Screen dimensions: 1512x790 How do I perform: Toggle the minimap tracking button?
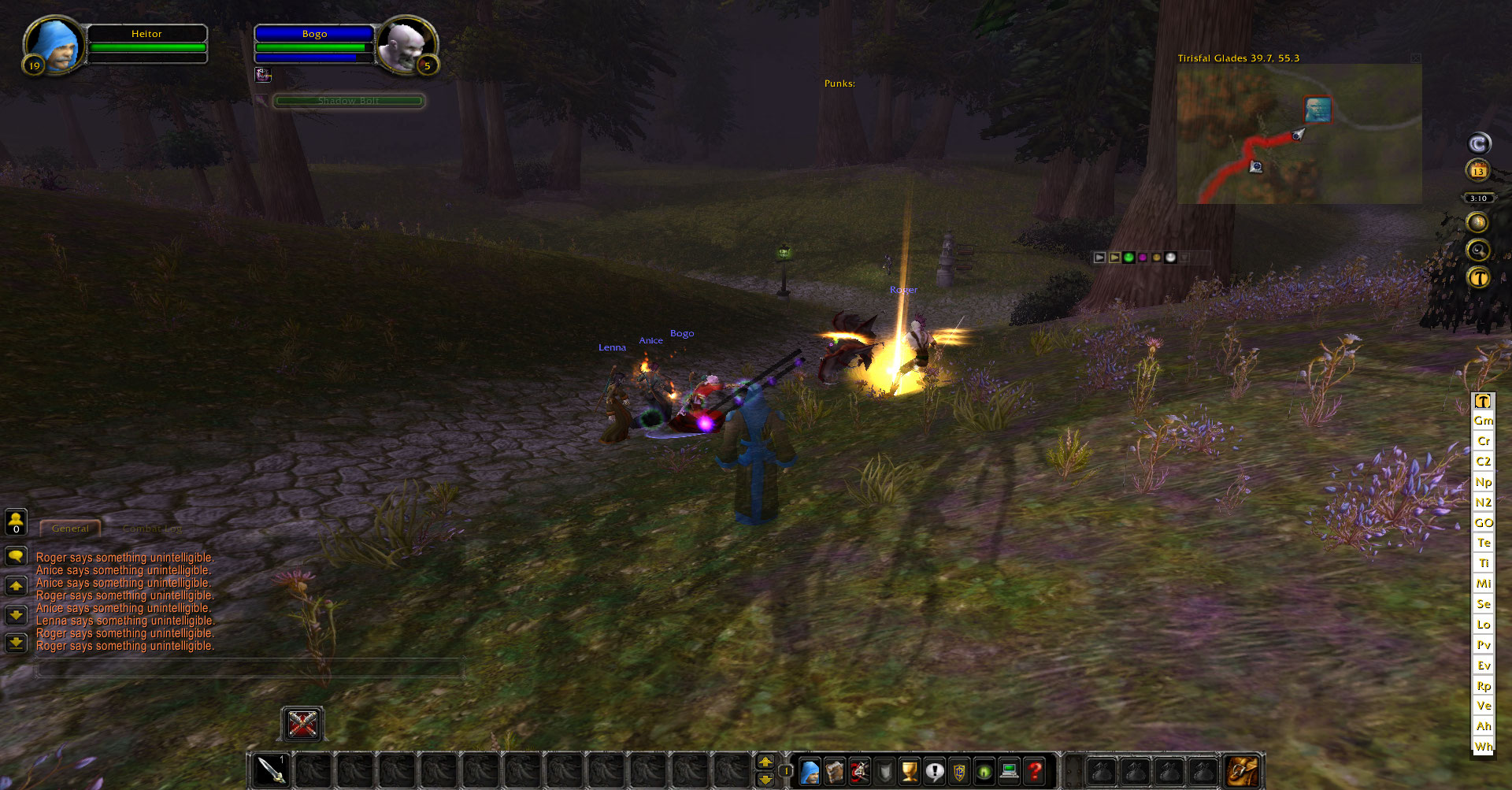[1478, 250]
